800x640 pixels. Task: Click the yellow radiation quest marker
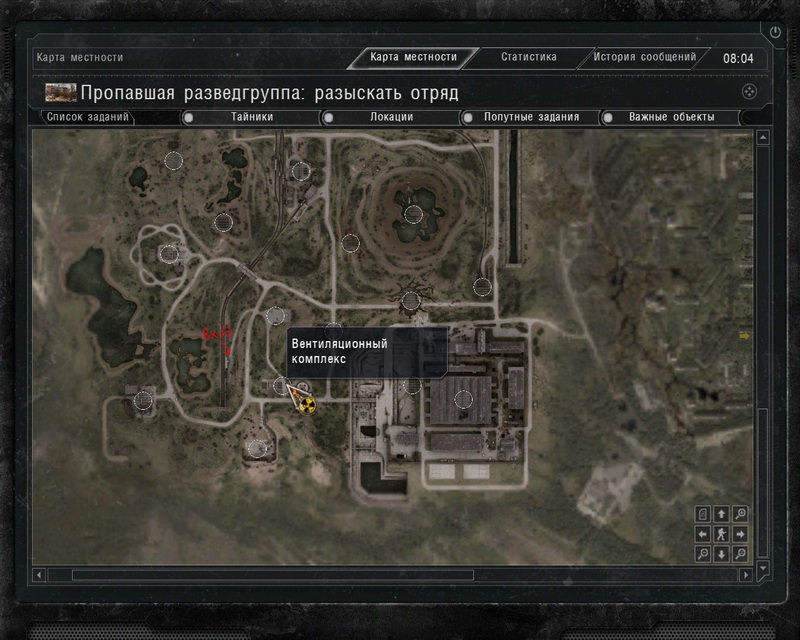click(x=306, y=405)
